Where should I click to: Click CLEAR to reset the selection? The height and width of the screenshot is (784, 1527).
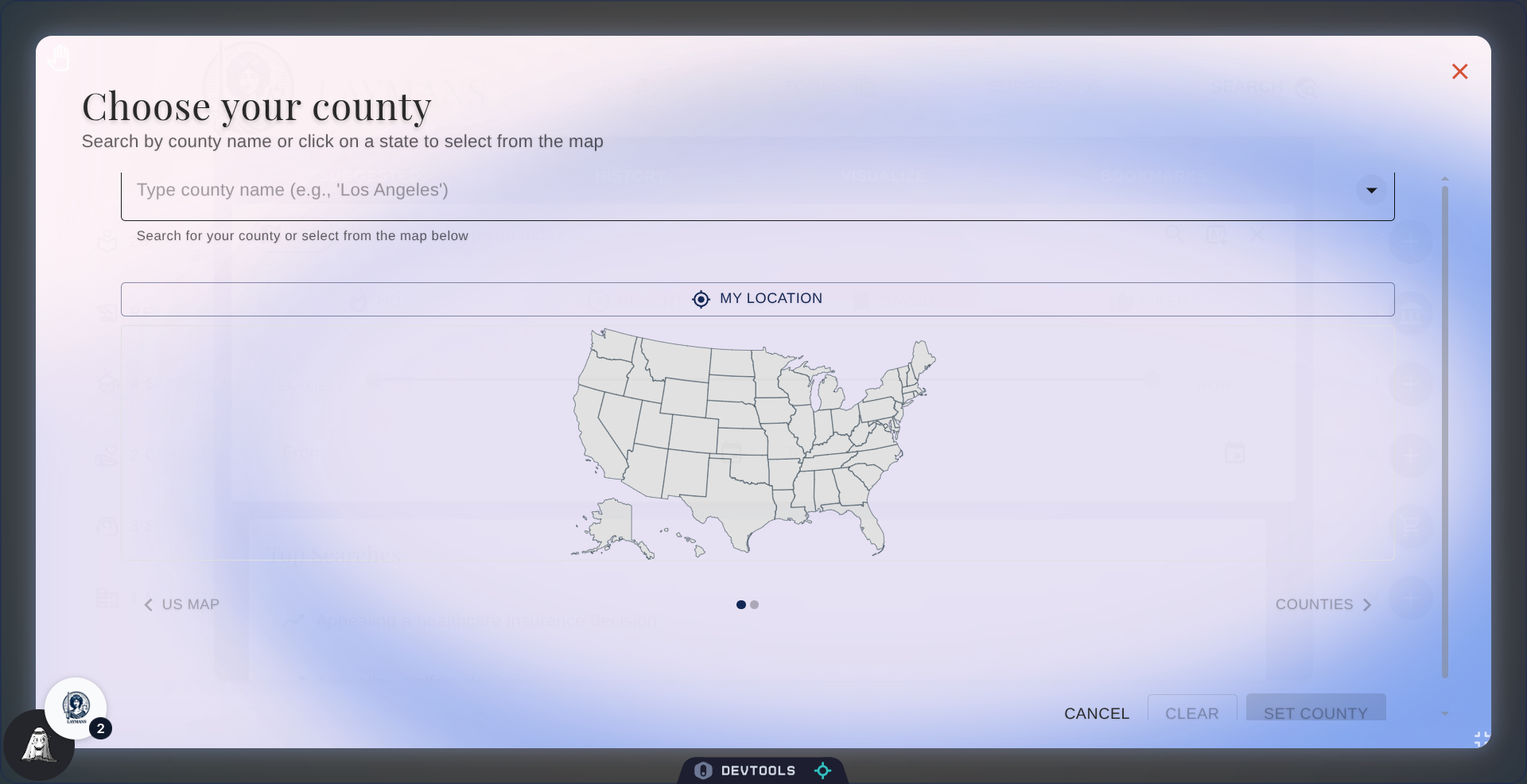click(1191, 713)
